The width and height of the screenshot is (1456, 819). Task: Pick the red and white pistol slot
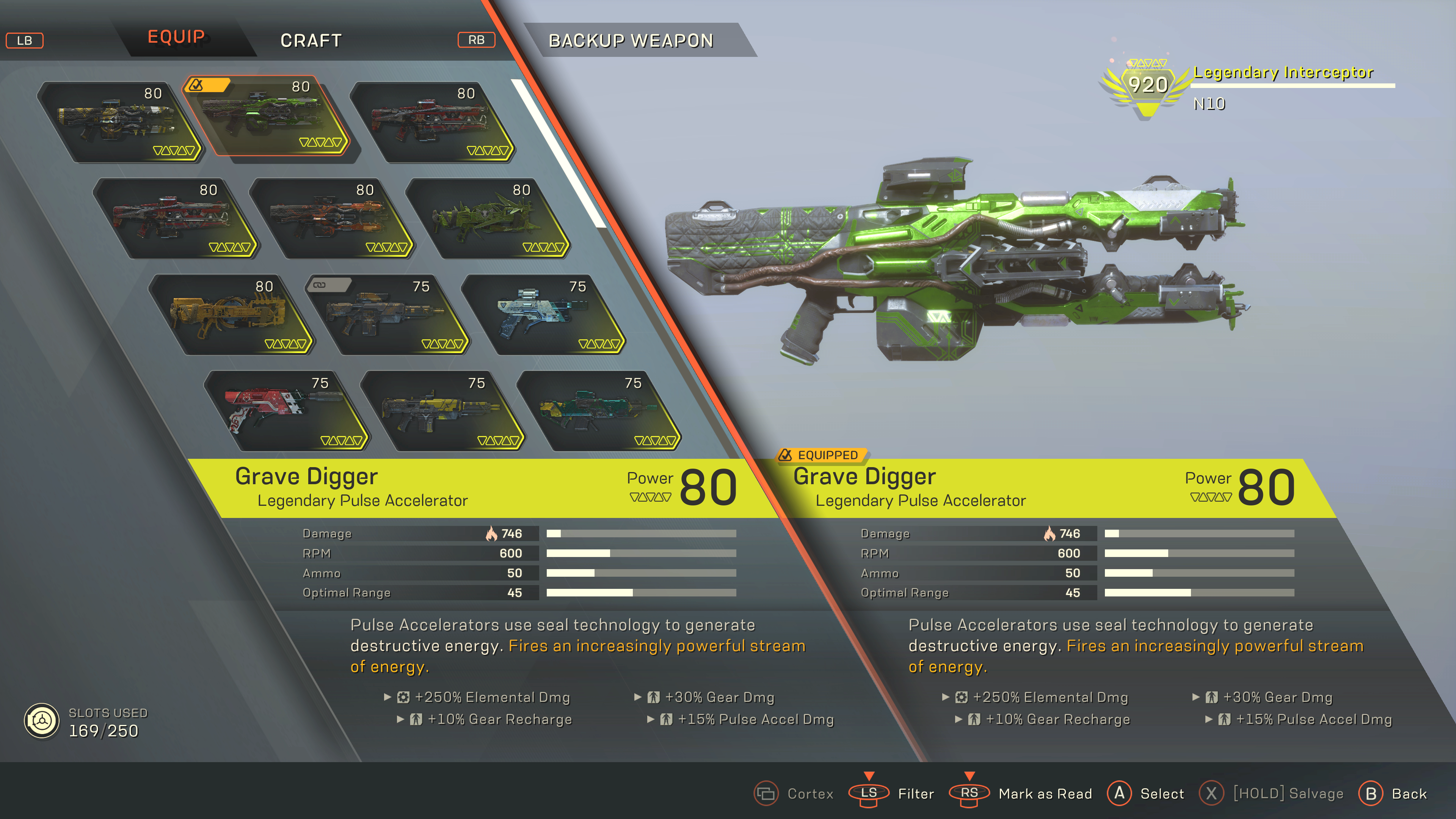286,411
